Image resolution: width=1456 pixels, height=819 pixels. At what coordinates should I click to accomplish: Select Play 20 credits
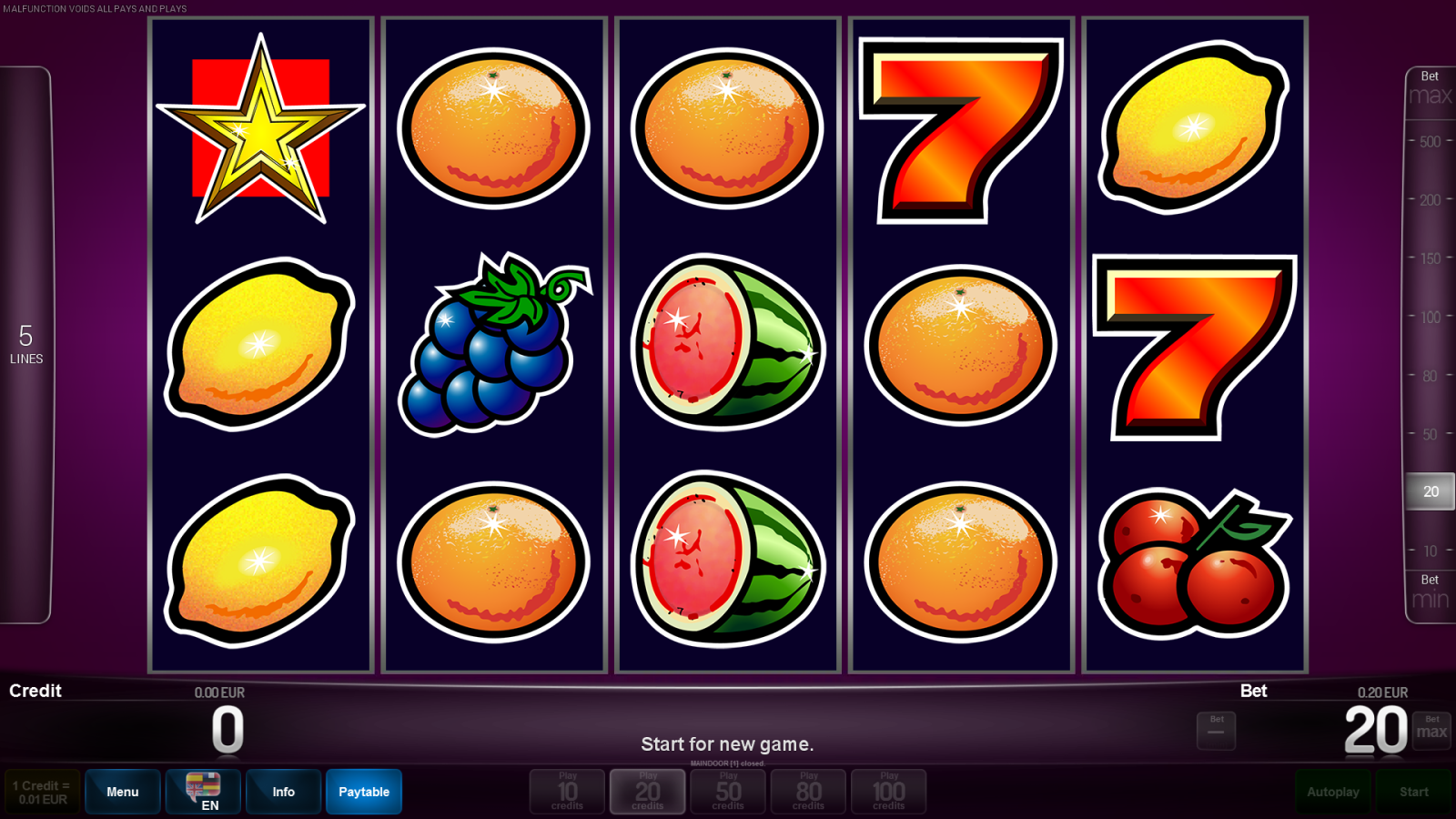648,792
